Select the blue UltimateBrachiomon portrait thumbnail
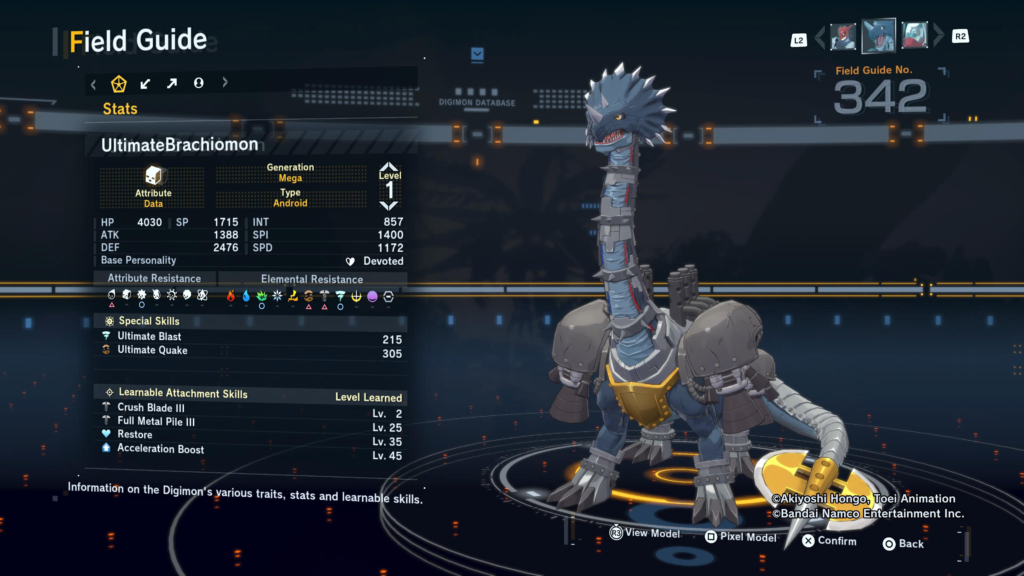Viewport: 1024px width, 576px height. click(879, 36)
